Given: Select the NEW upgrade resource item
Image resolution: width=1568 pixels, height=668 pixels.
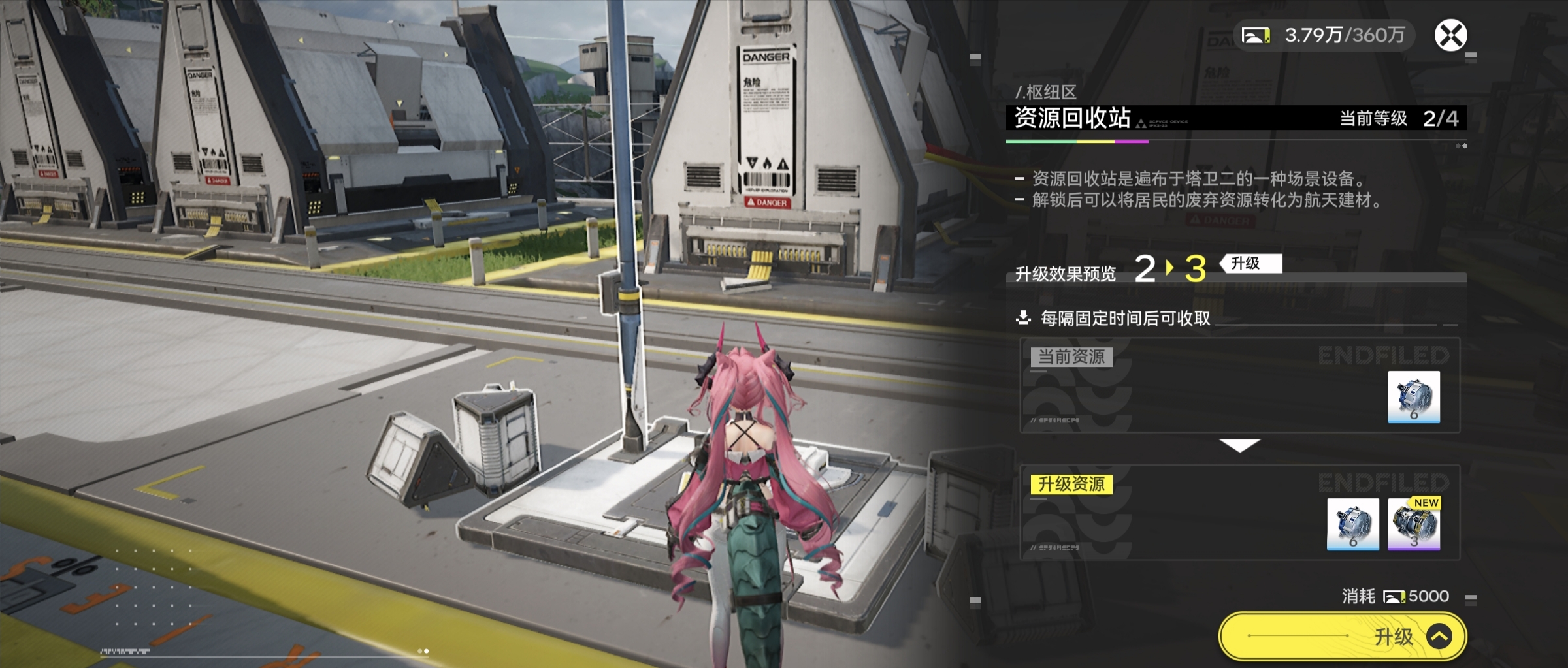Looking at the screenshot, I should coord(1413,524).
